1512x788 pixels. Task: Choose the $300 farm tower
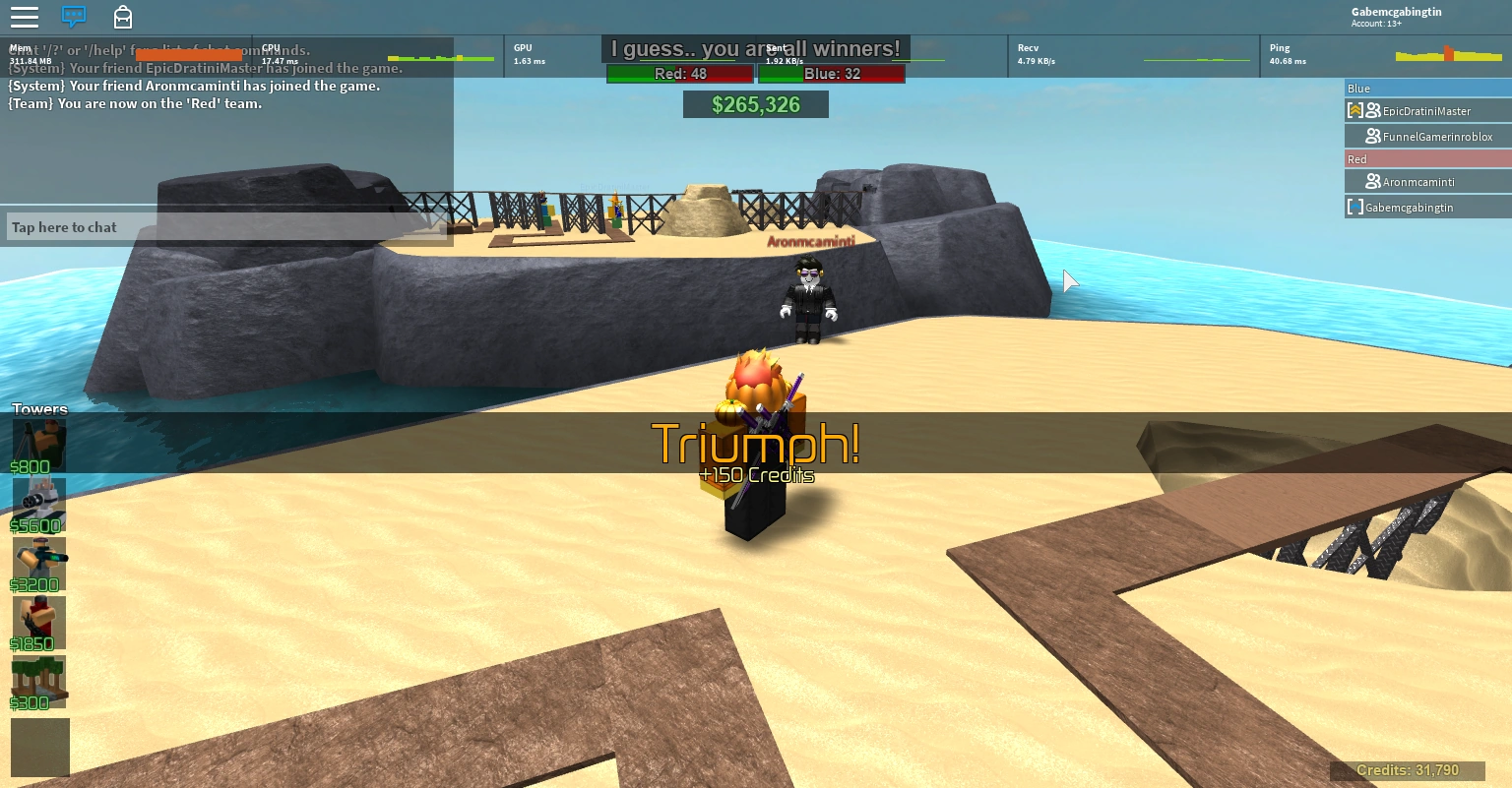39,681
